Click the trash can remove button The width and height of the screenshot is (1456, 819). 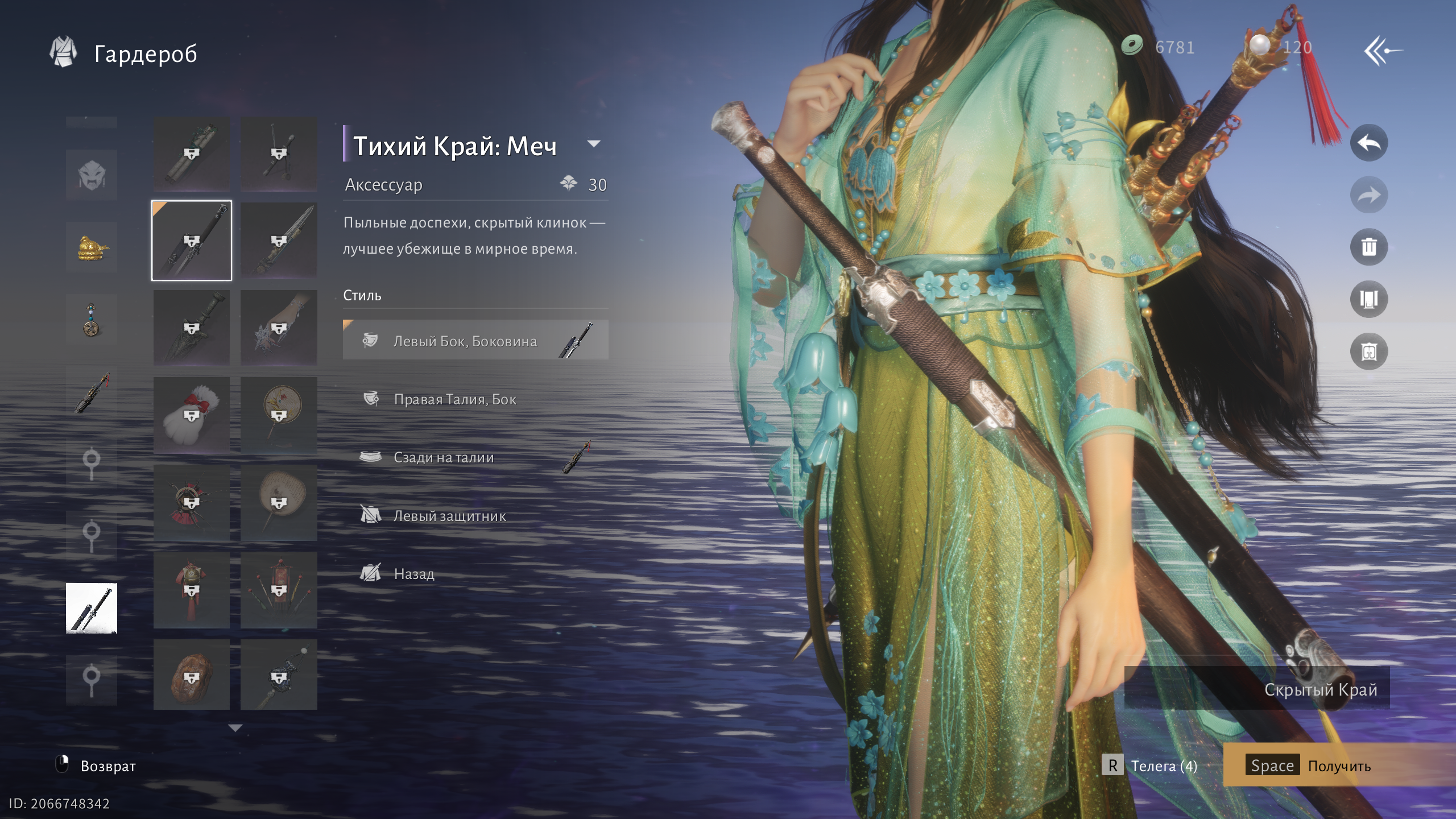1368,247
